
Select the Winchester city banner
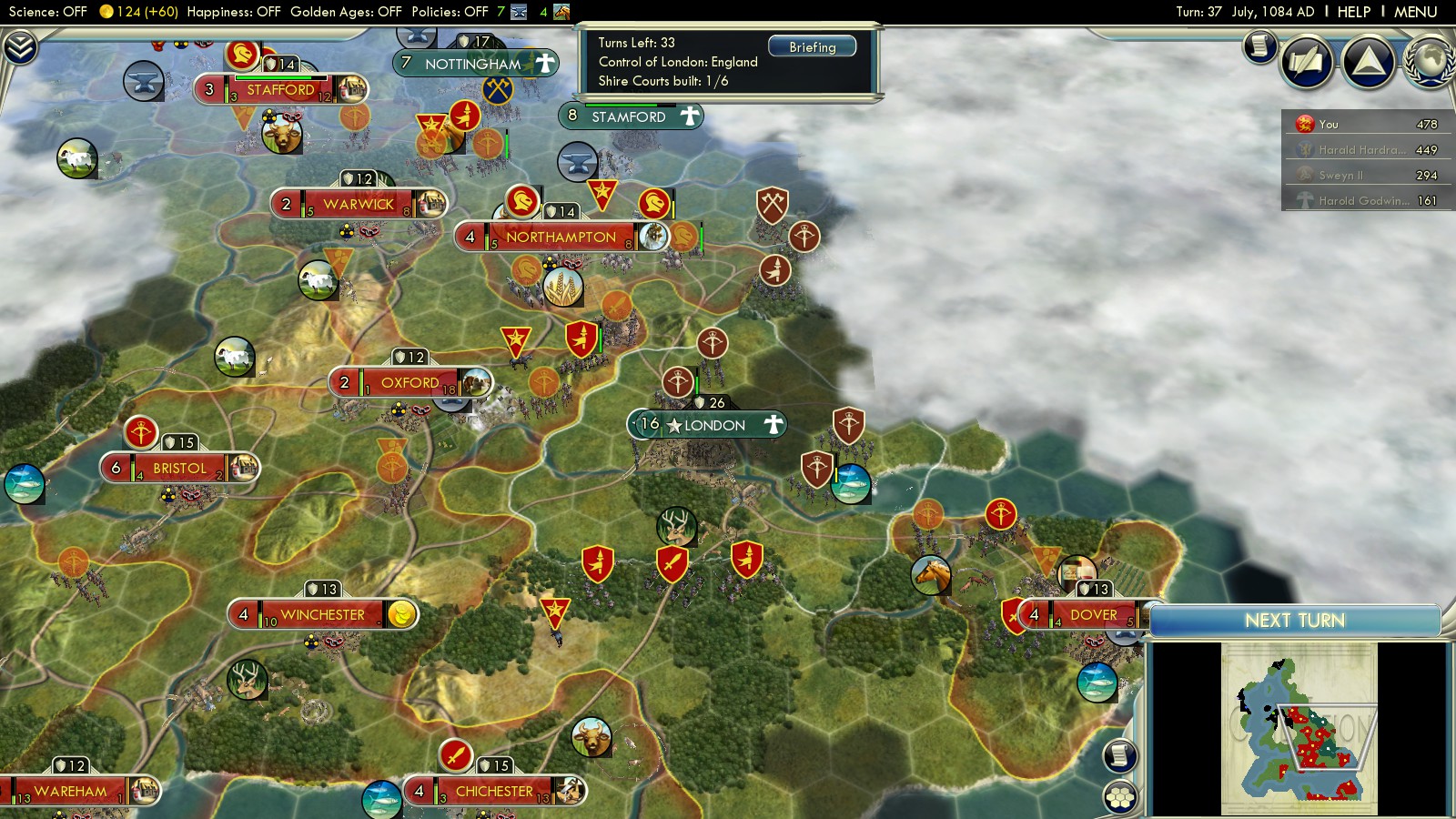pyautogui.click(x=322, y=615)
